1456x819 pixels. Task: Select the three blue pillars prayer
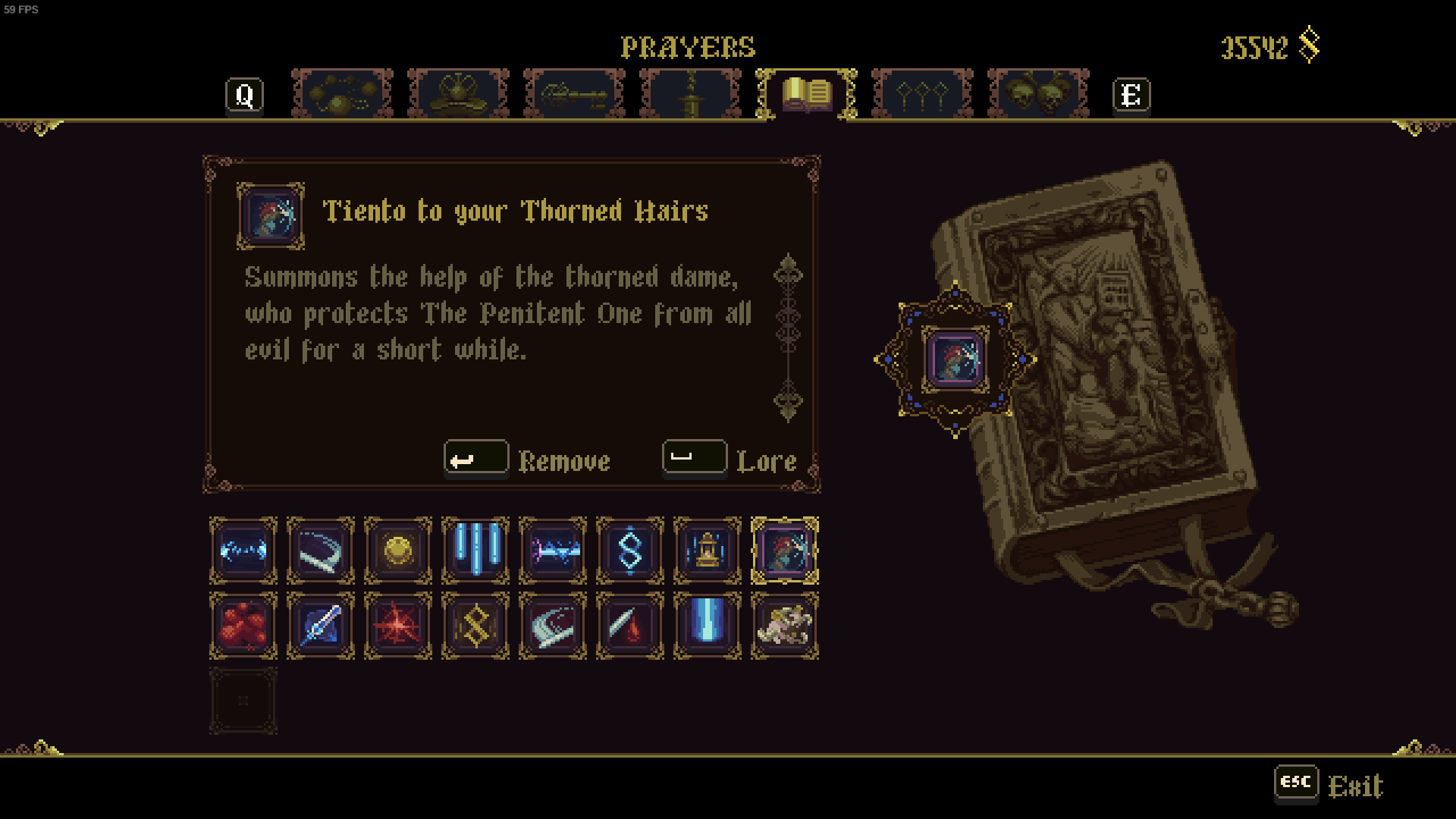point(475,551)
